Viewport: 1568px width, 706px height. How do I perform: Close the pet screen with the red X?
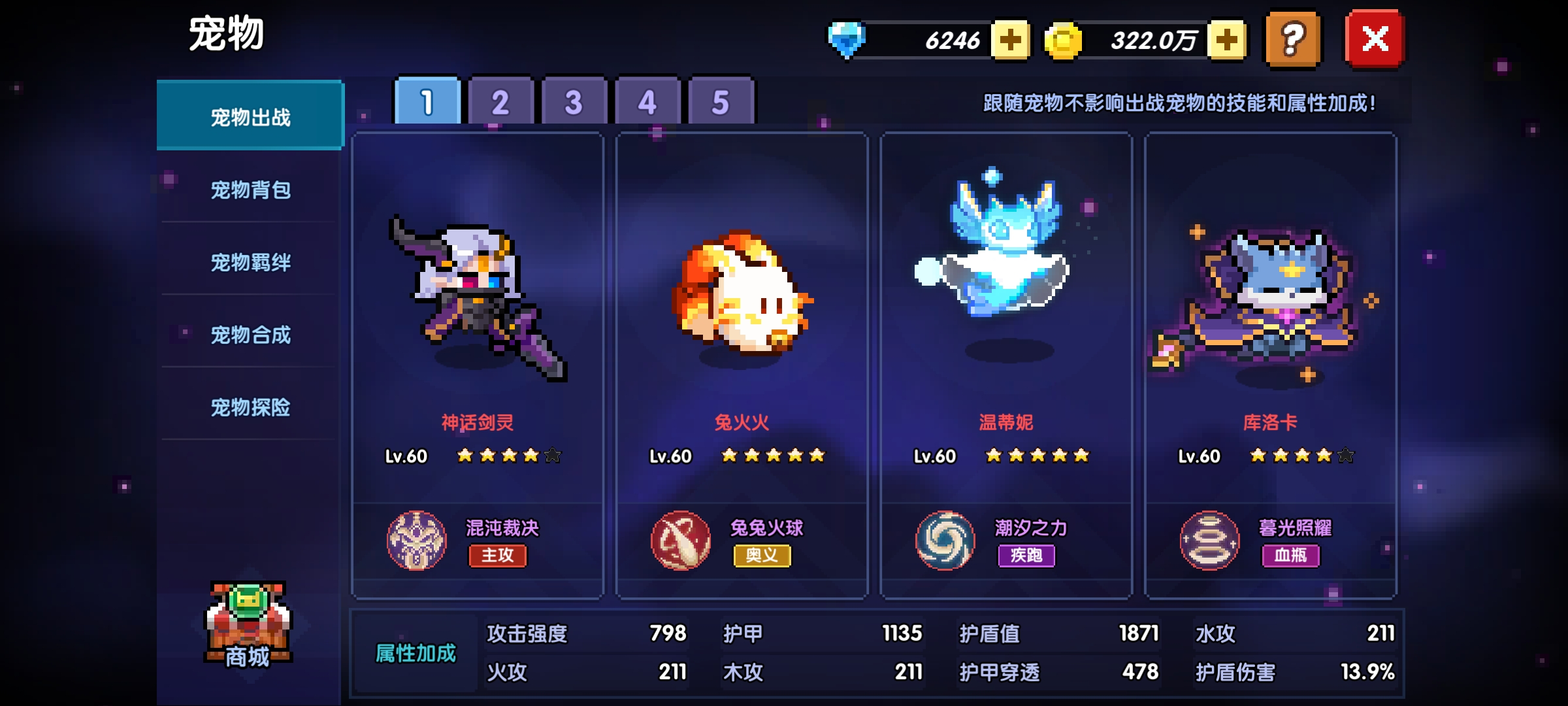pos(1375,39)
